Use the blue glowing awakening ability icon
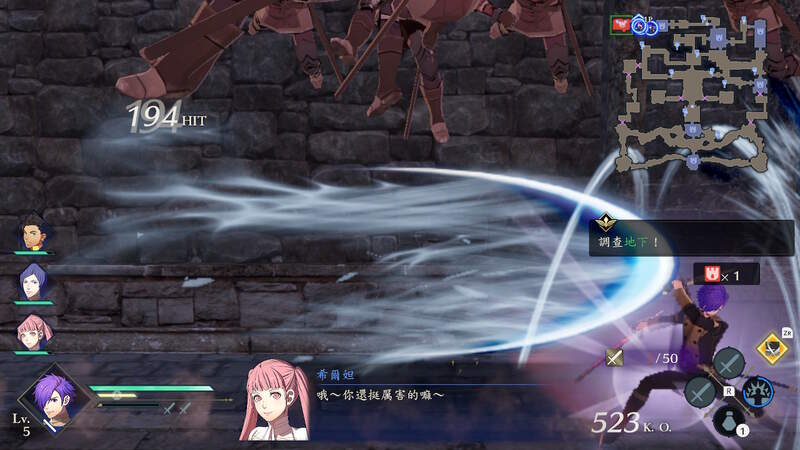The width and height of the screenshot is (800, 450). (762, 392)
